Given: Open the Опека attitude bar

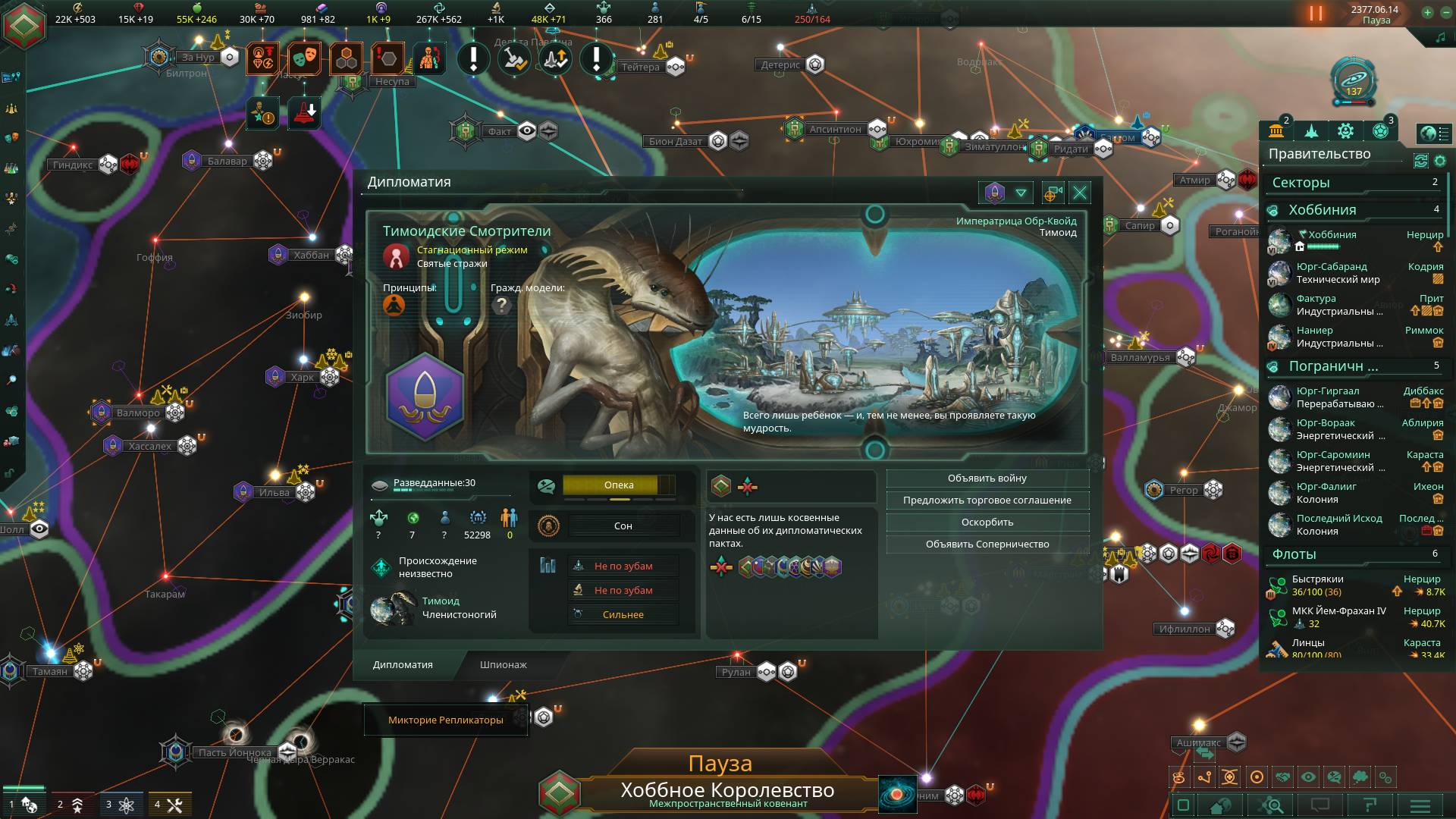Looking at the screenshot, I should click(x=618, y=485).
